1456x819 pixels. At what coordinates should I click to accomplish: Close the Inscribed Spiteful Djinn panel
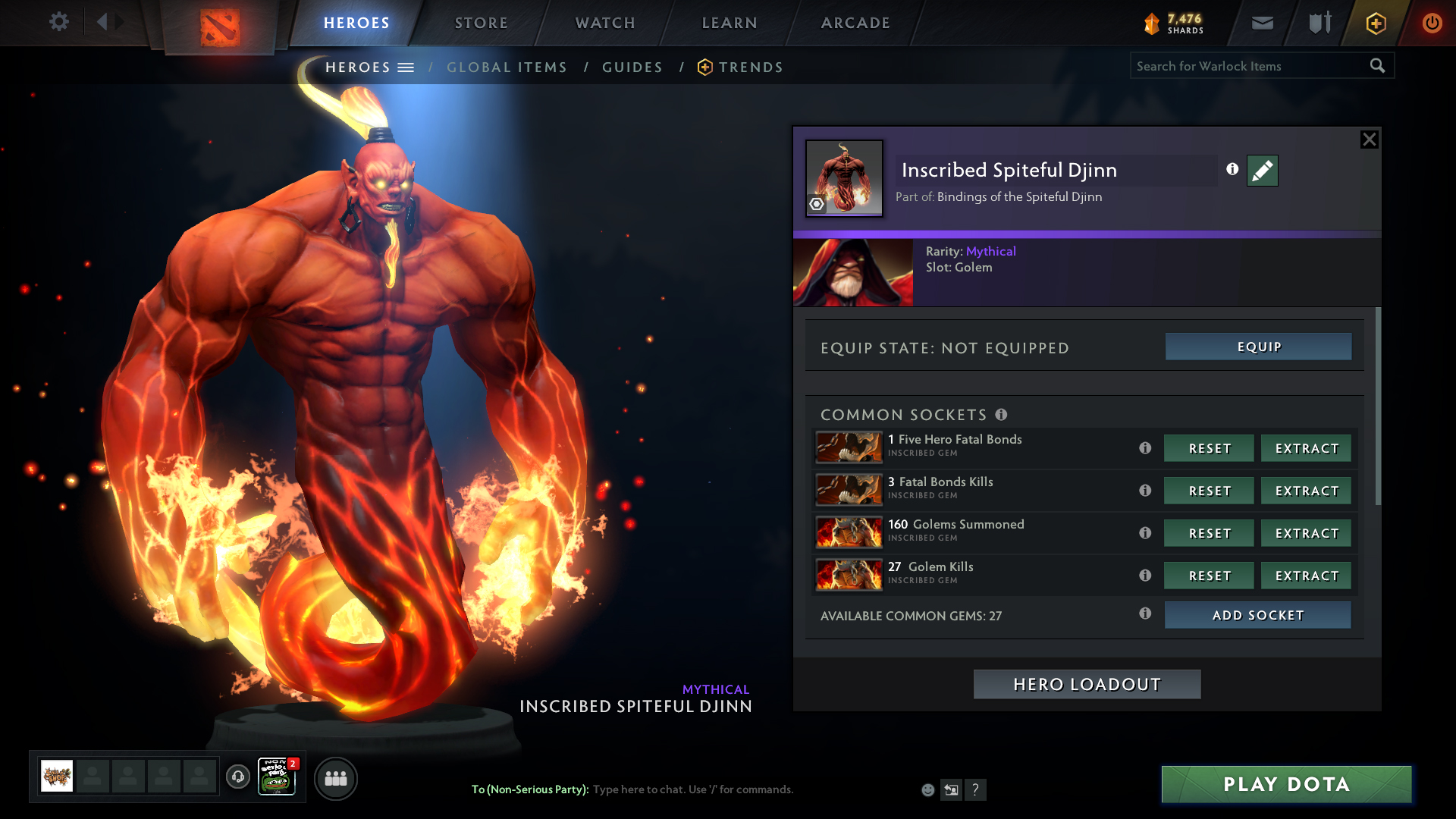pyautogui.click(x=1369, y=140)
